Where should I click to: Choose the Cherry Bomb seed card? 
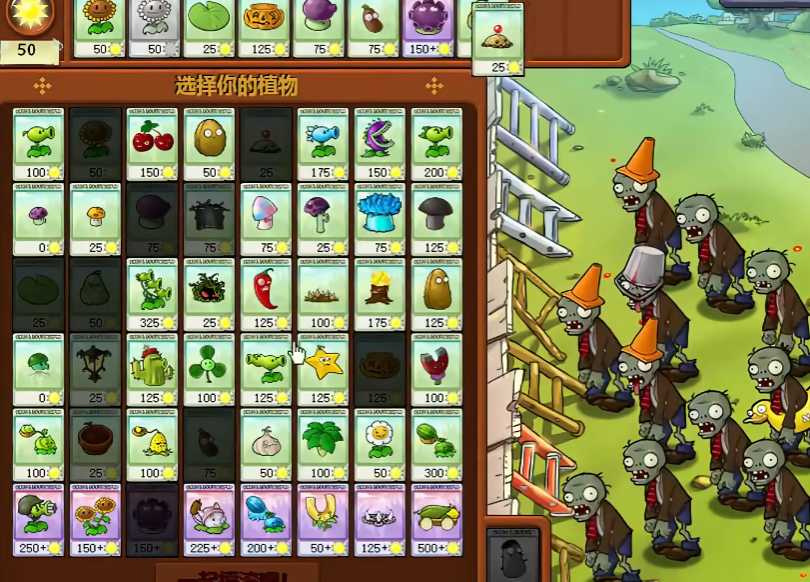pyautogui.click(x=152, y=143)
